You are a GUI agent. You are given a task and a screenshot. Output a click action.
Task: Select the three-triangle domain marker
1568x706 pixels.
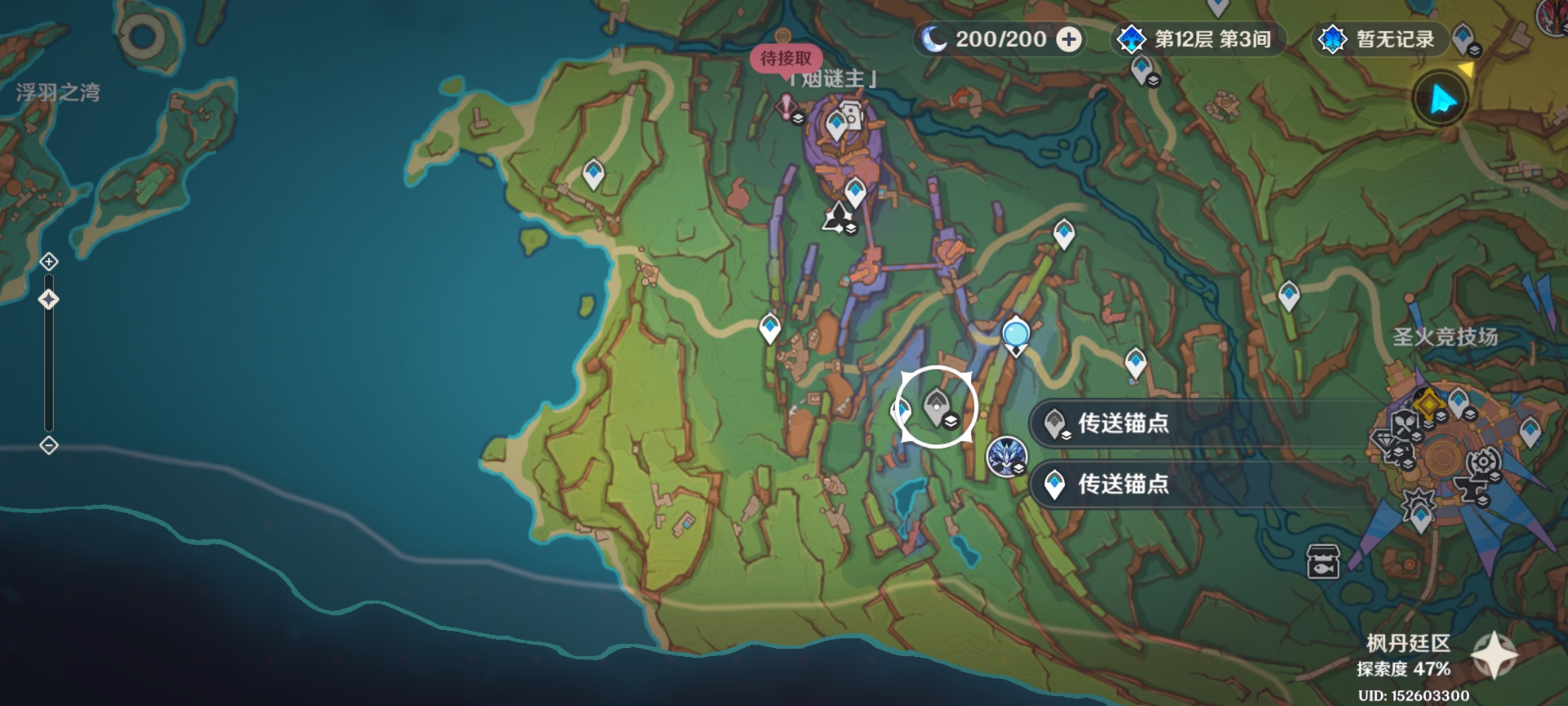[837, 217]
